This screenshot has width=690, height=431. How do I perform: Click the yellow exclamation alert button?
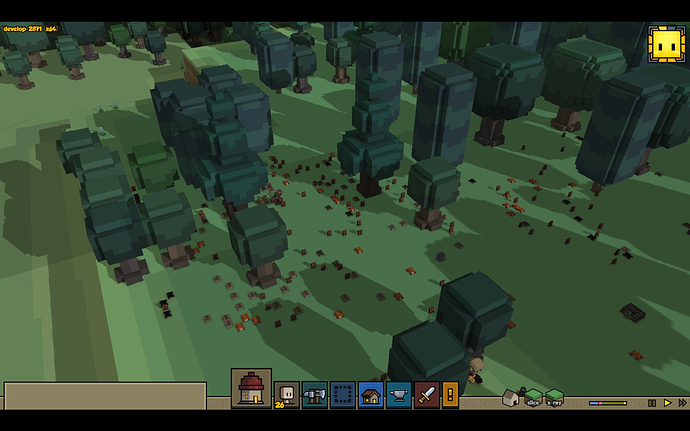point(450,394)
